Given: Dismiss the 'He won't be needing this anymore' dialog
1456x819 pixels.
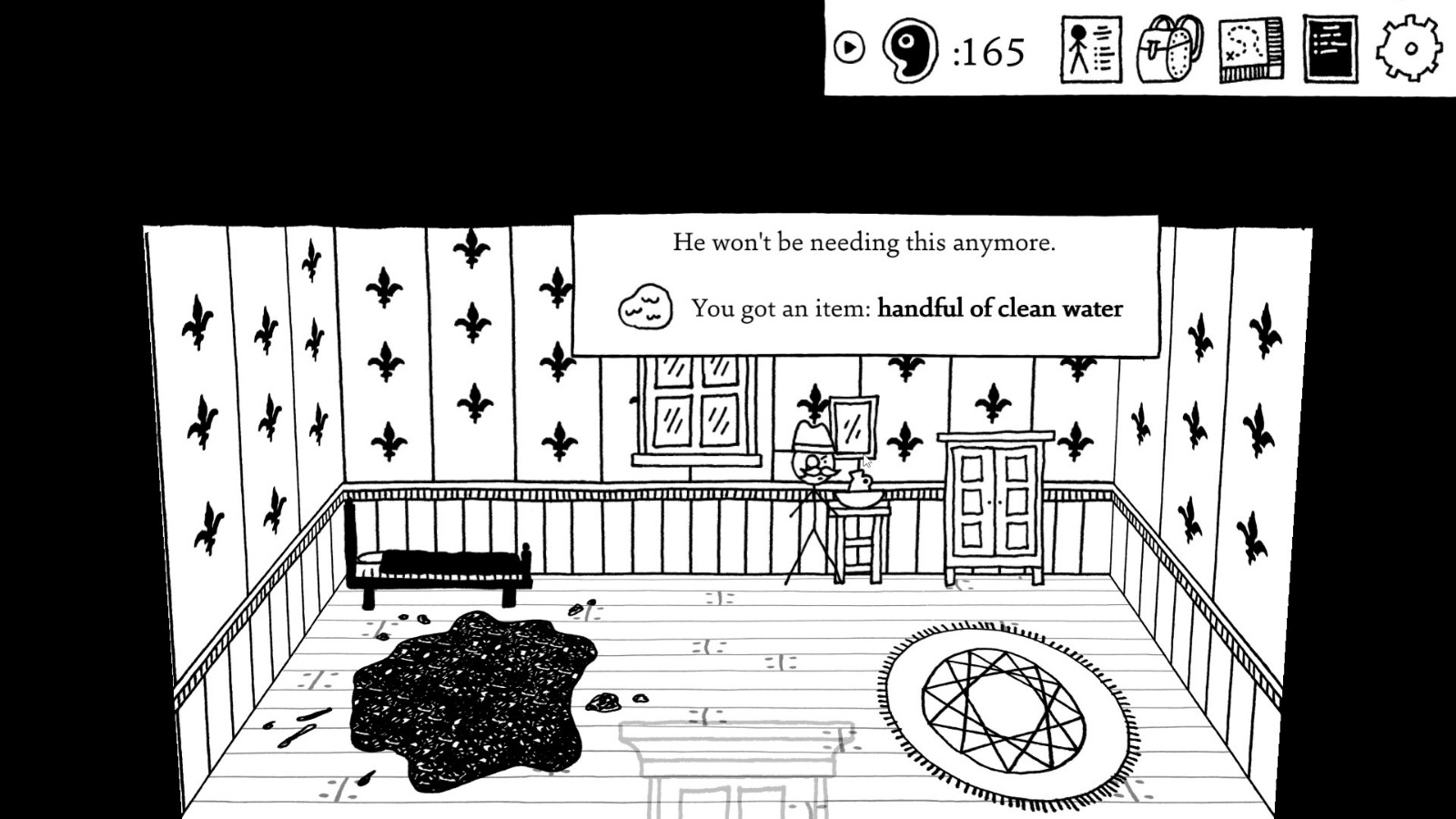Looking at the screenshot, I should pos(863,242).
